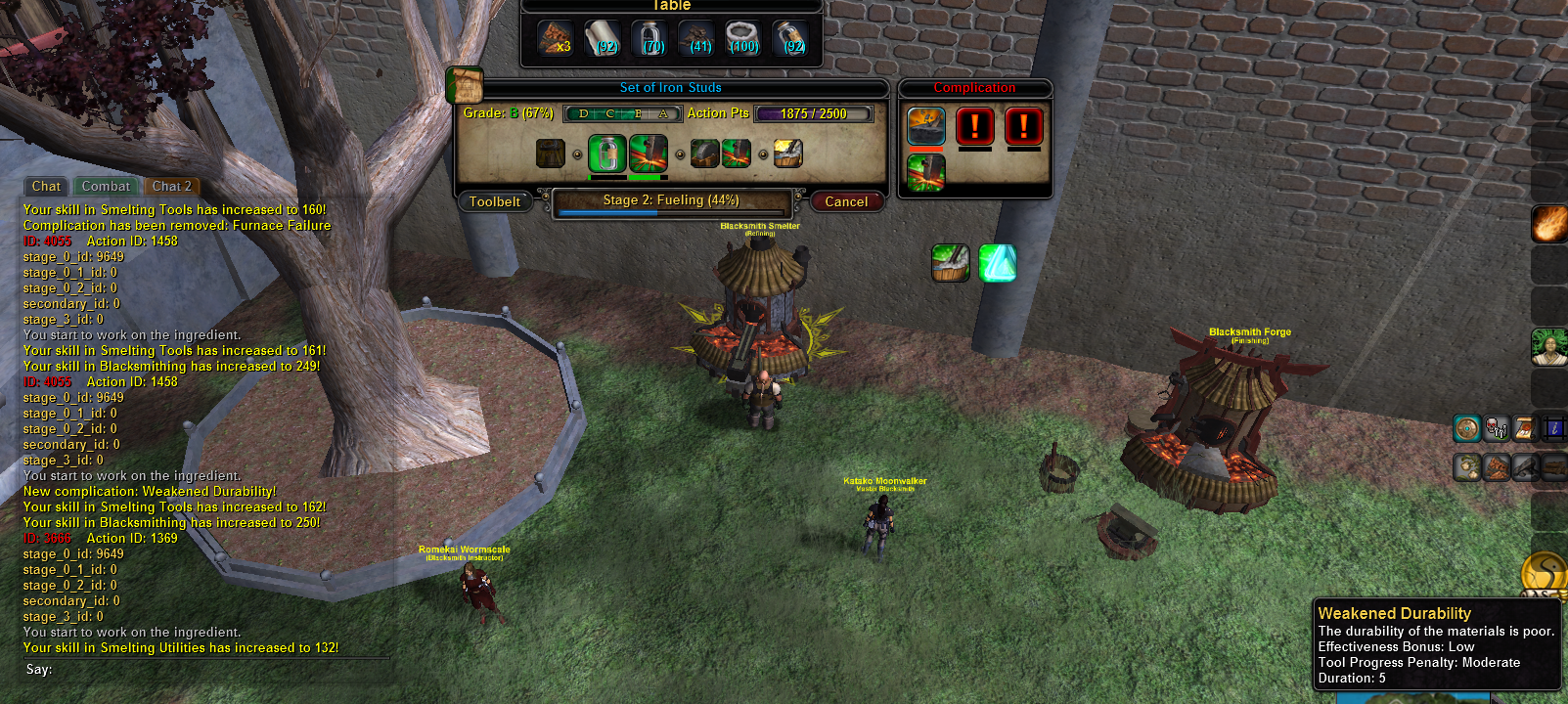
Task: Click the green-haired medusa portrait icon
Action: 1548,347
